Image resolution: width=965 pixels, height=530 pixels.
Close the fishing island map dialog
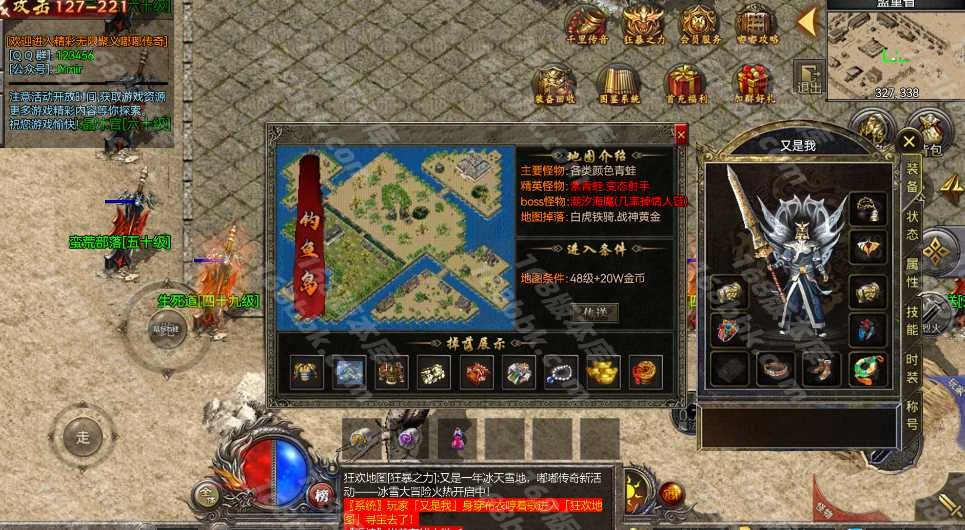[681, 133]
